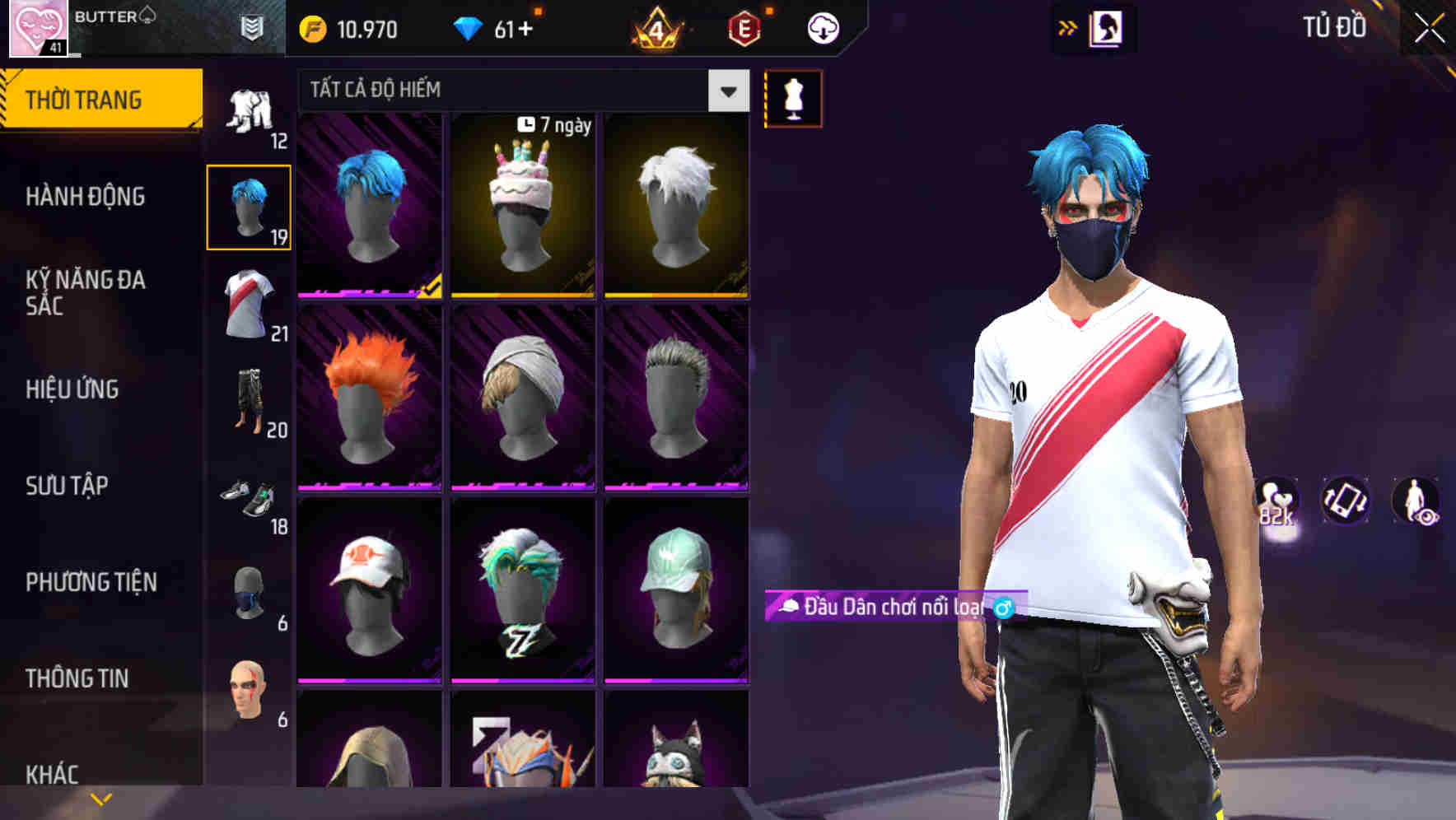Image resolution: width=1456 pixels, height=820 pixels.
Task: Expand the double-arrow chevron in the top bar
Action: coord(1066,26)
